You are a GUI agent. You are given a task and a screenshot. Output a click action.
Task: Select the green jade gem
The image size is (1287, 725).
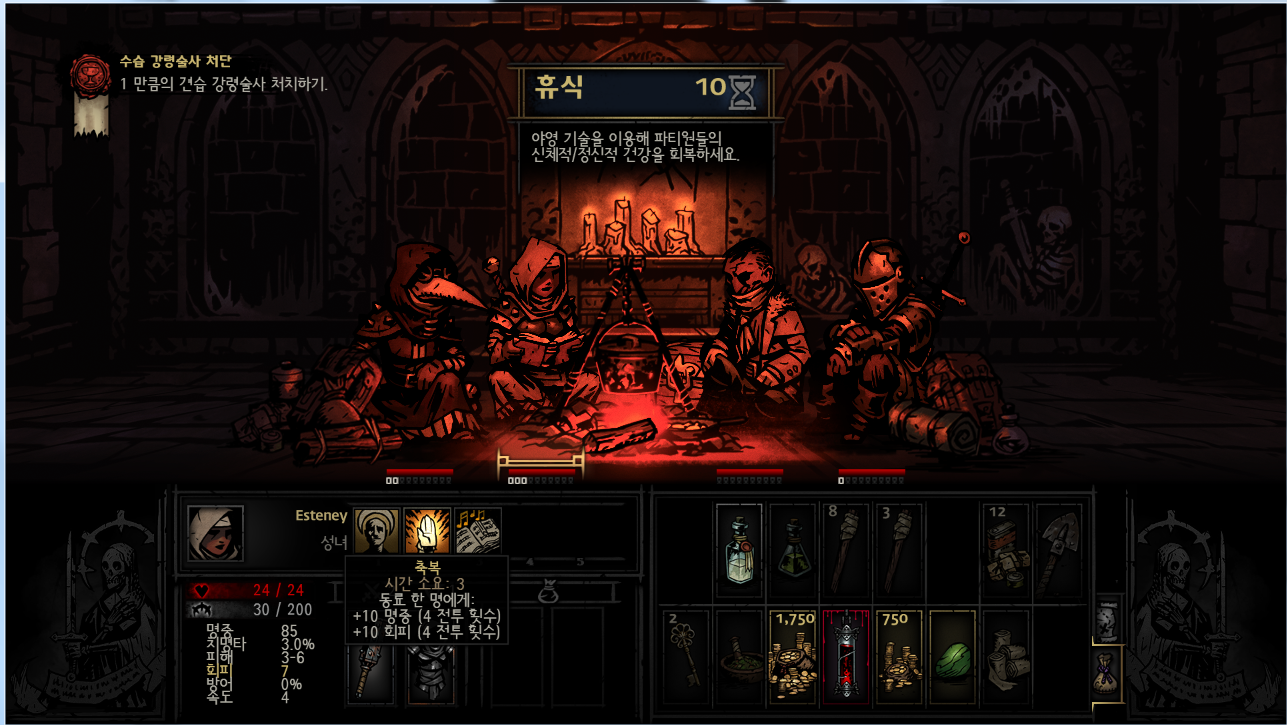coord(952,656)
